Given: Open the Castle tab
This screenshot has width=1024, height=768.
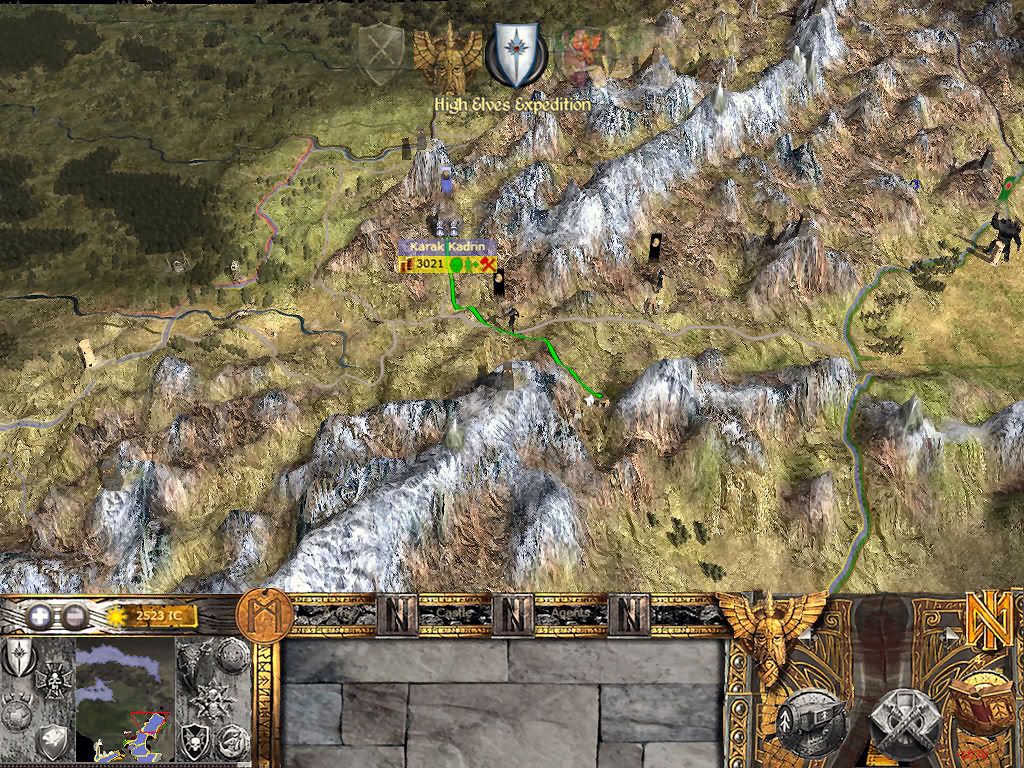Looking at the screenshot, I should click(442, 613).
